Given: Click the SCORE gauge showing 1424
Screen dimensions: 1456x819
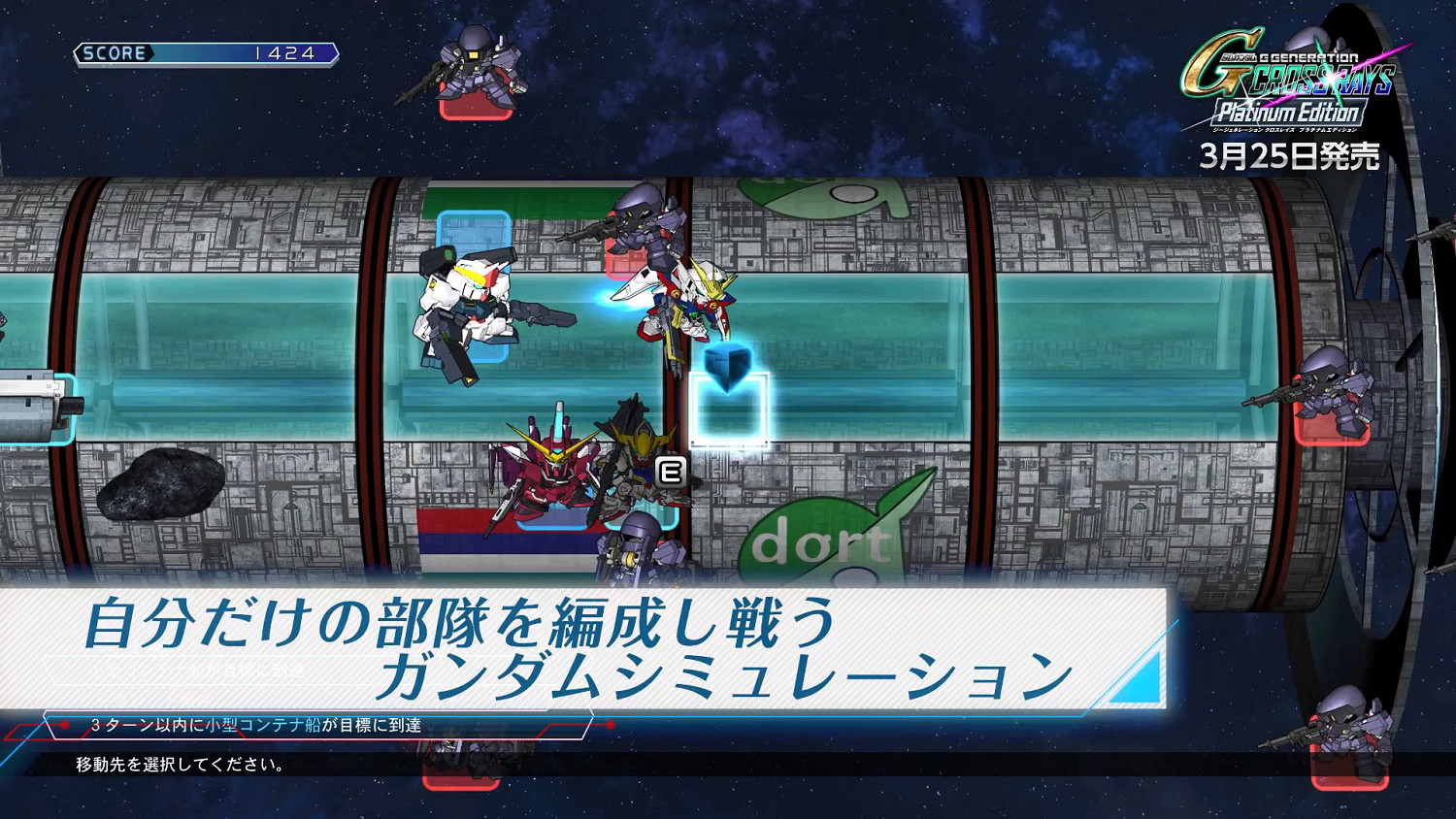Looking at the screenshot, I should (x=204, y=55).
